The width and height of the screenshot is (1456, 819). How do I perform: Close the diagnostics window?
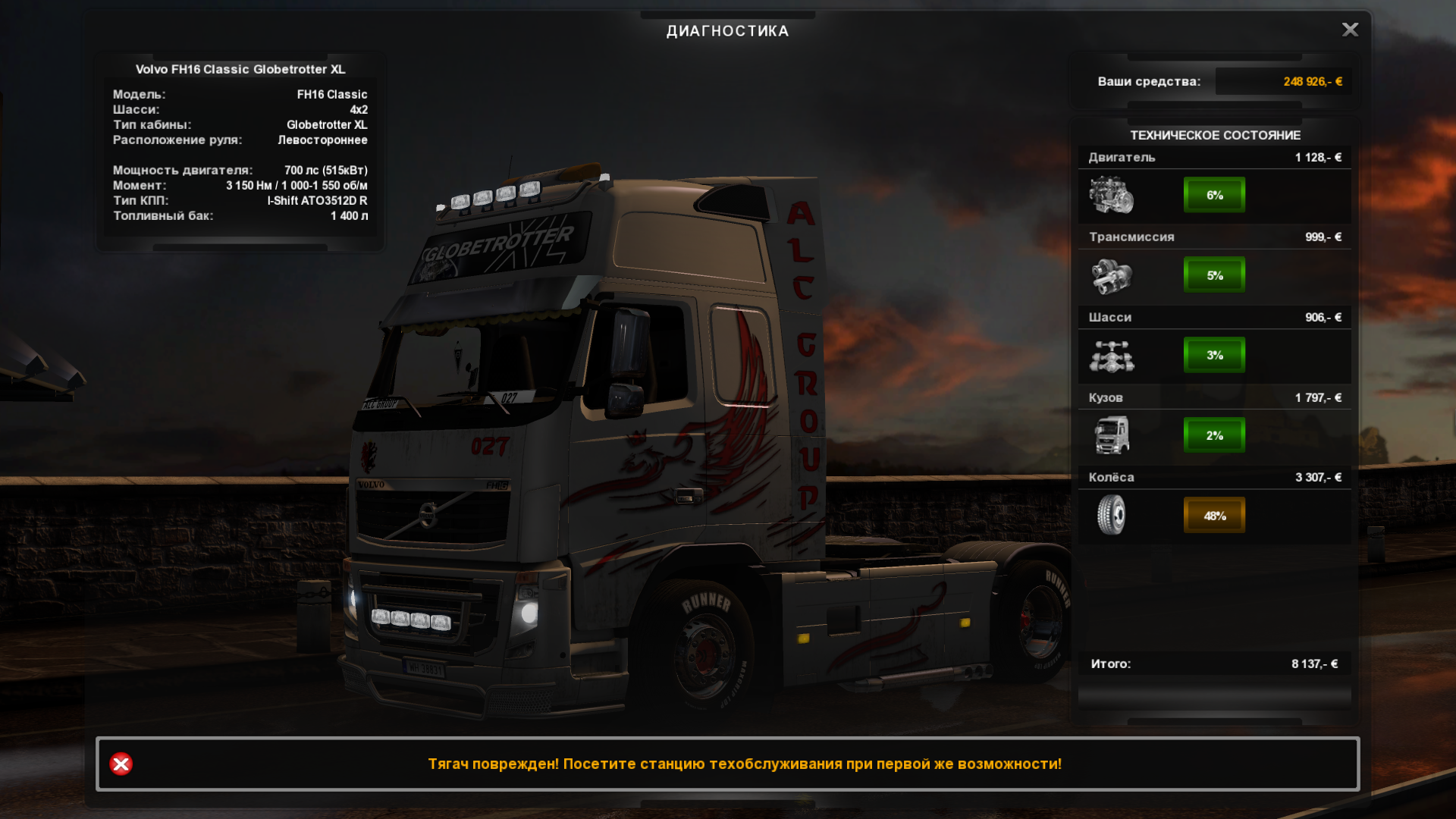(x=1350, y=30)
